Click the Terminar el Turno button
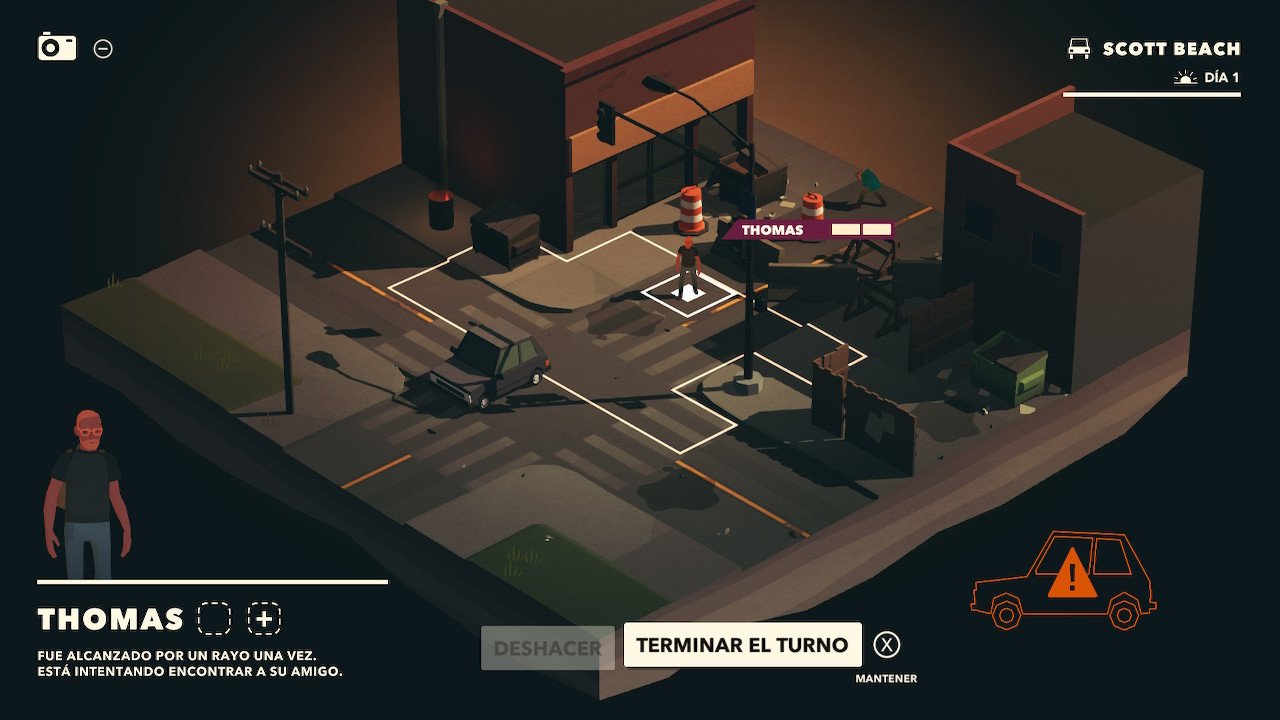Viewport: 1280px width, 720px height. pos(742,645)
